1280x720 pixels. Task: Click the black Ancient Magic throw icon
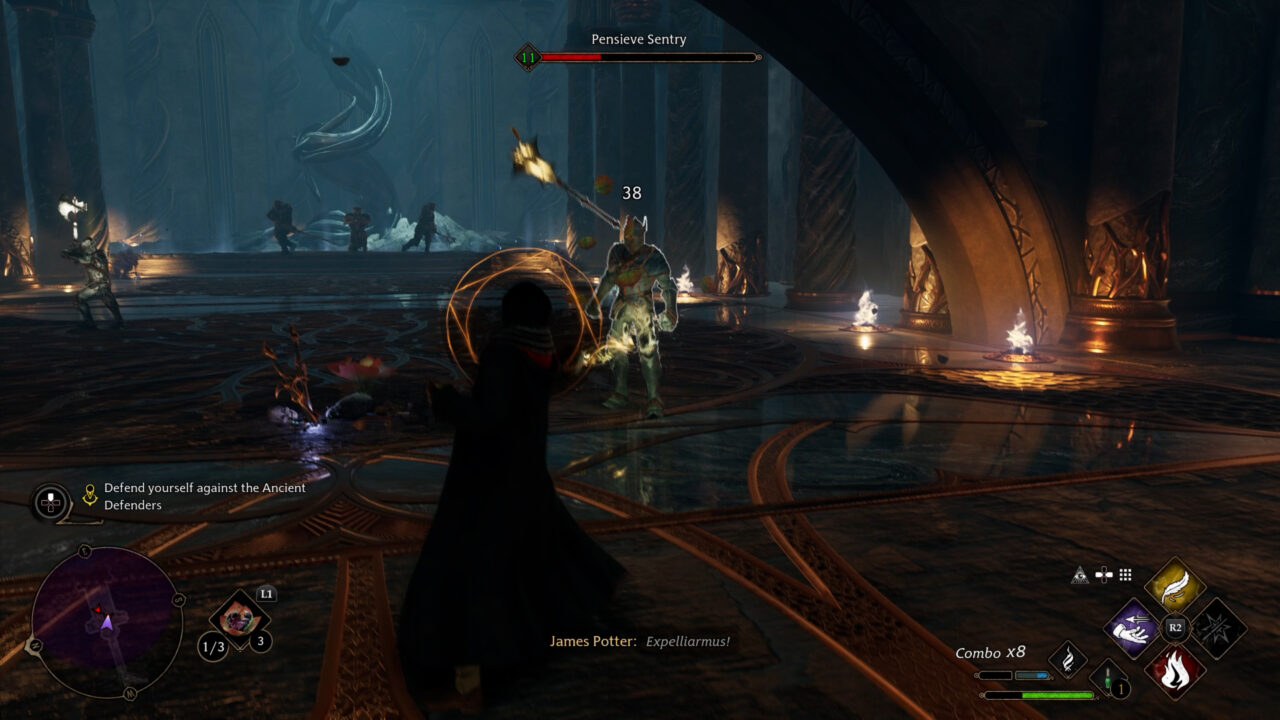[1221, 627]
